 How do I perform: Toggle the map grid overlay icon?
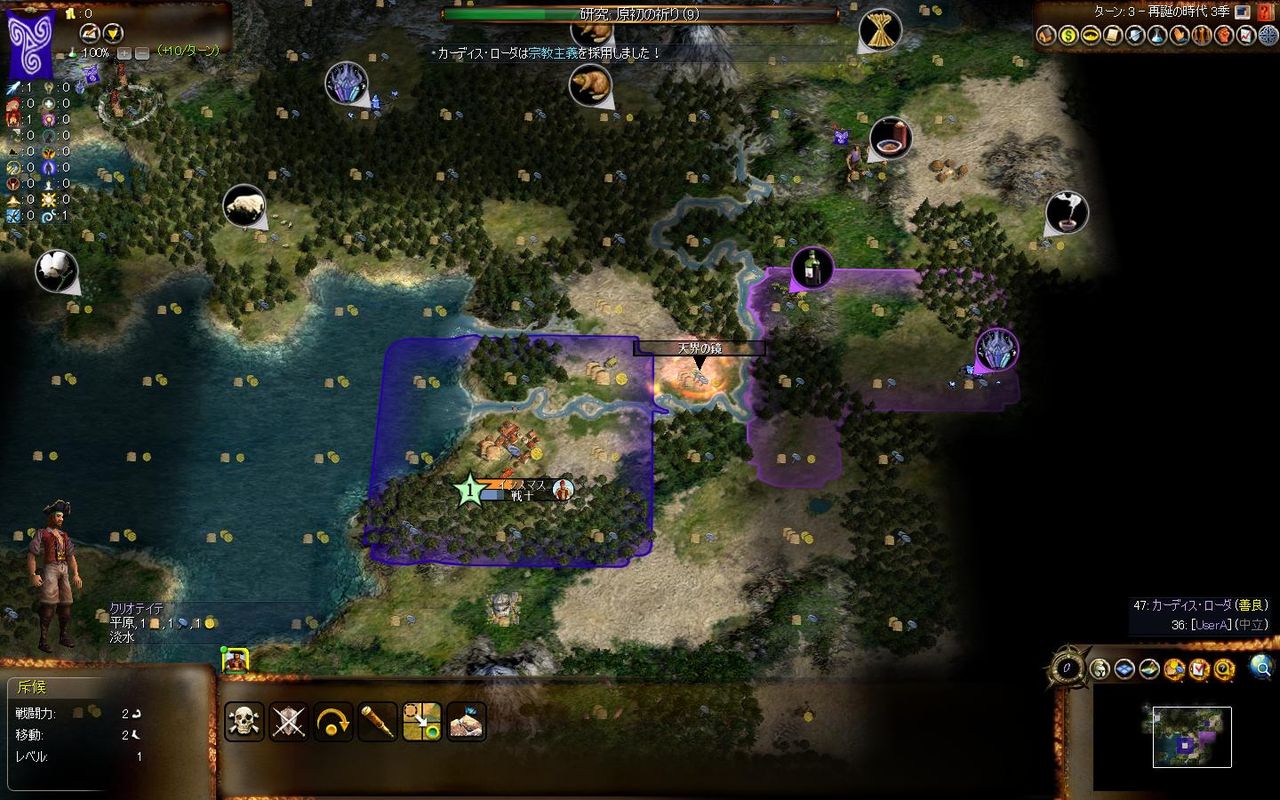coord(1126,669)
